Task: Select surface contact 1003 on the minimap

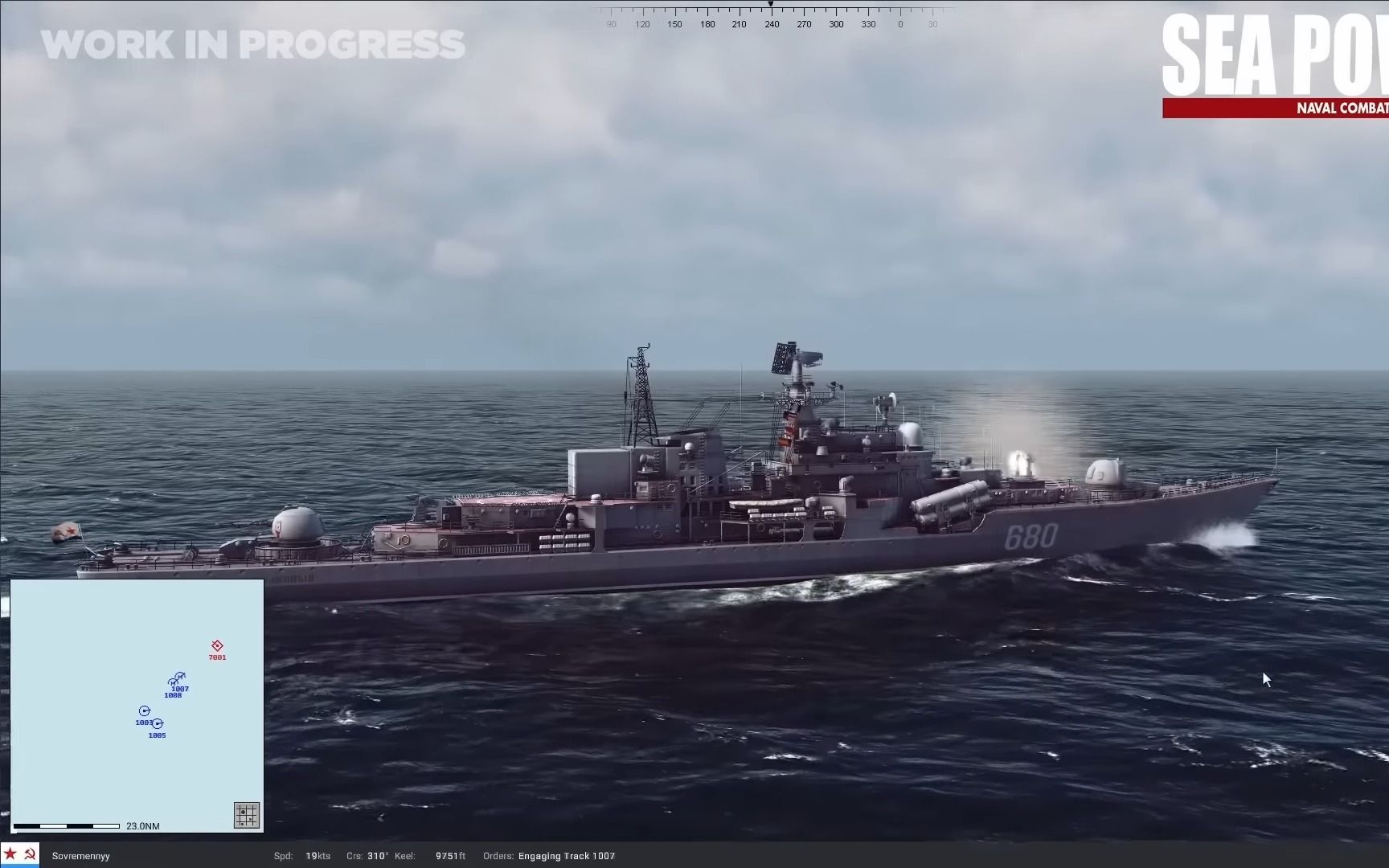Action: click(144, 710)
